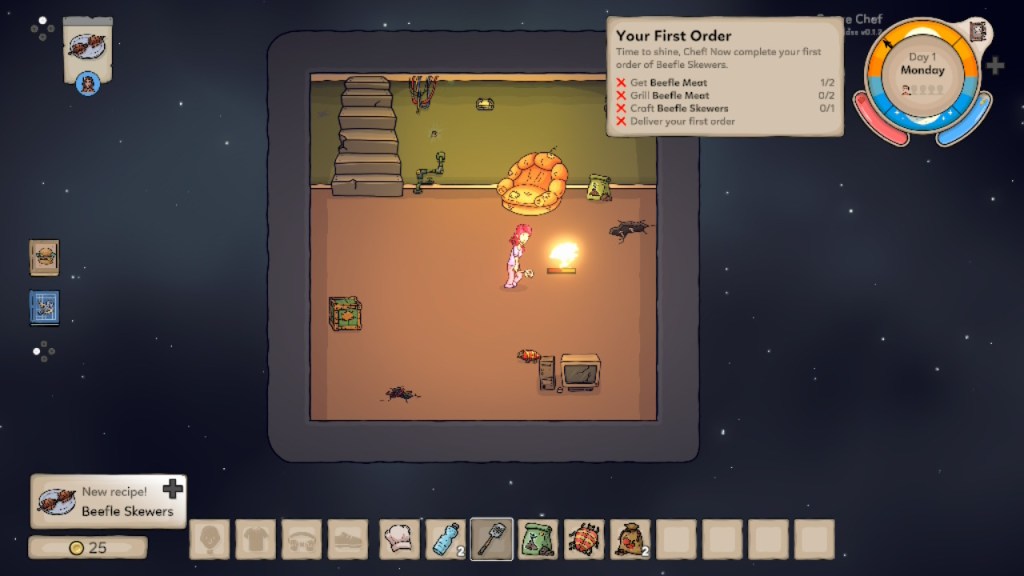This screenshot has width=1024, height=576.
Task: Click the Day 1 Monday clock dial
Action: [922, 78]
